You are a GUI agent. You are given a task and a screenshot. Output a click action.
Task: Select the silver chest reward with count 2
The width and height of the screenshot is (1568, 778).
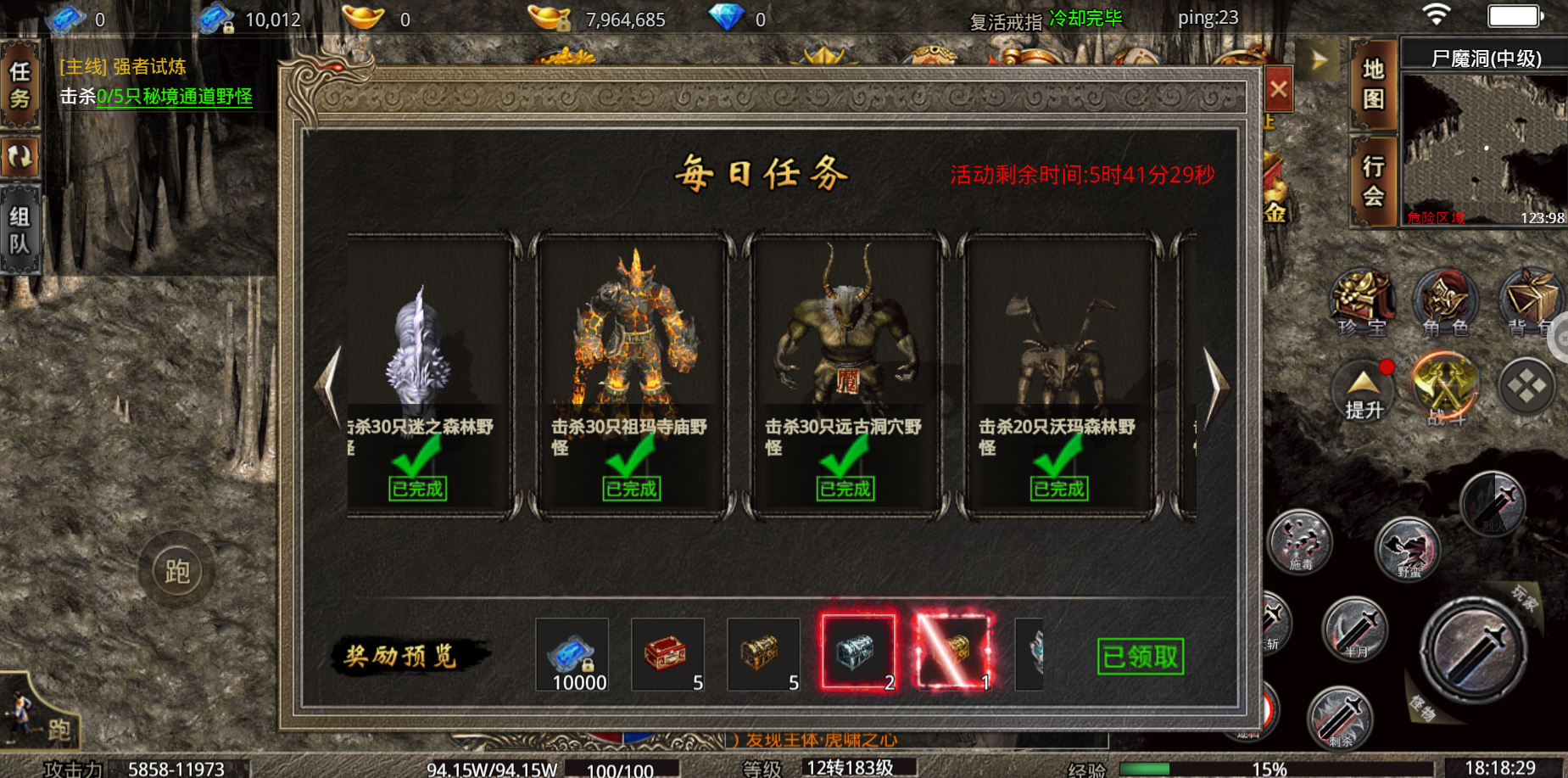point(858,652)
